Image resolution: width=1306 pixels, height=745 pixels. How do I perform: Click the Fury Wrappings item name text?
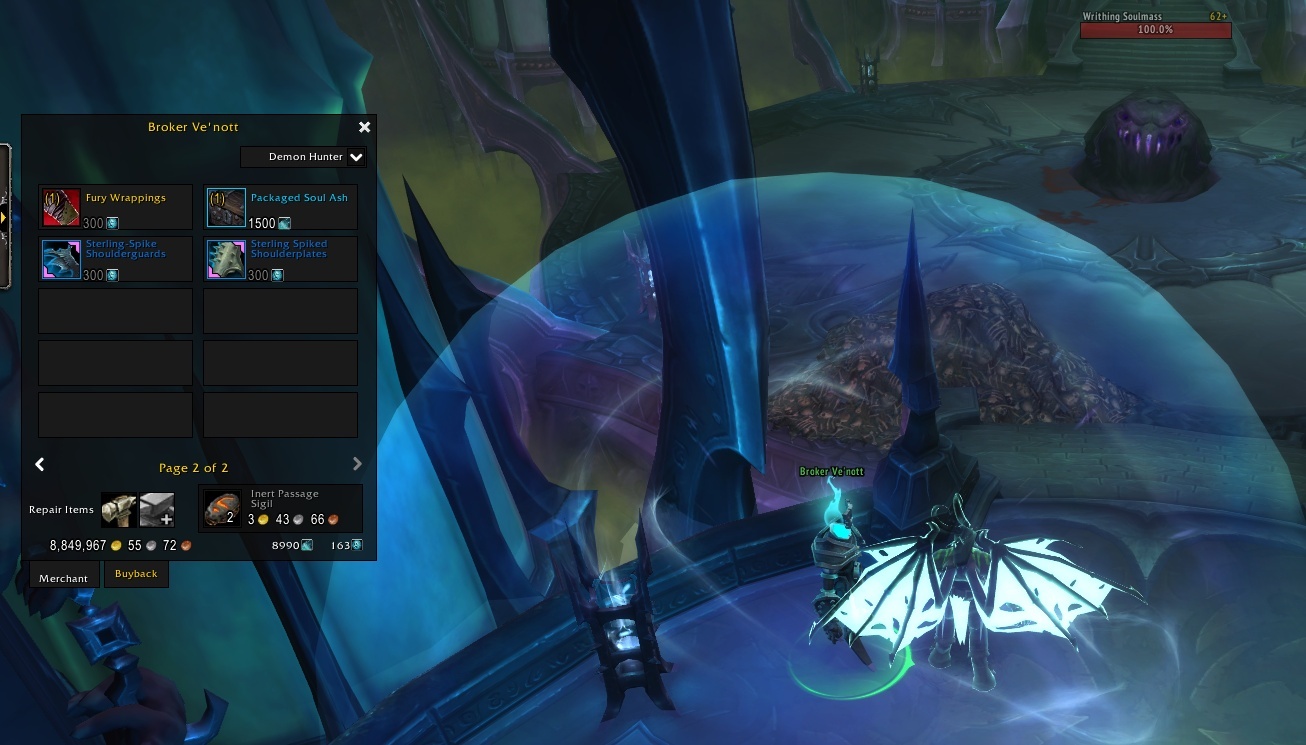point(126,197)
